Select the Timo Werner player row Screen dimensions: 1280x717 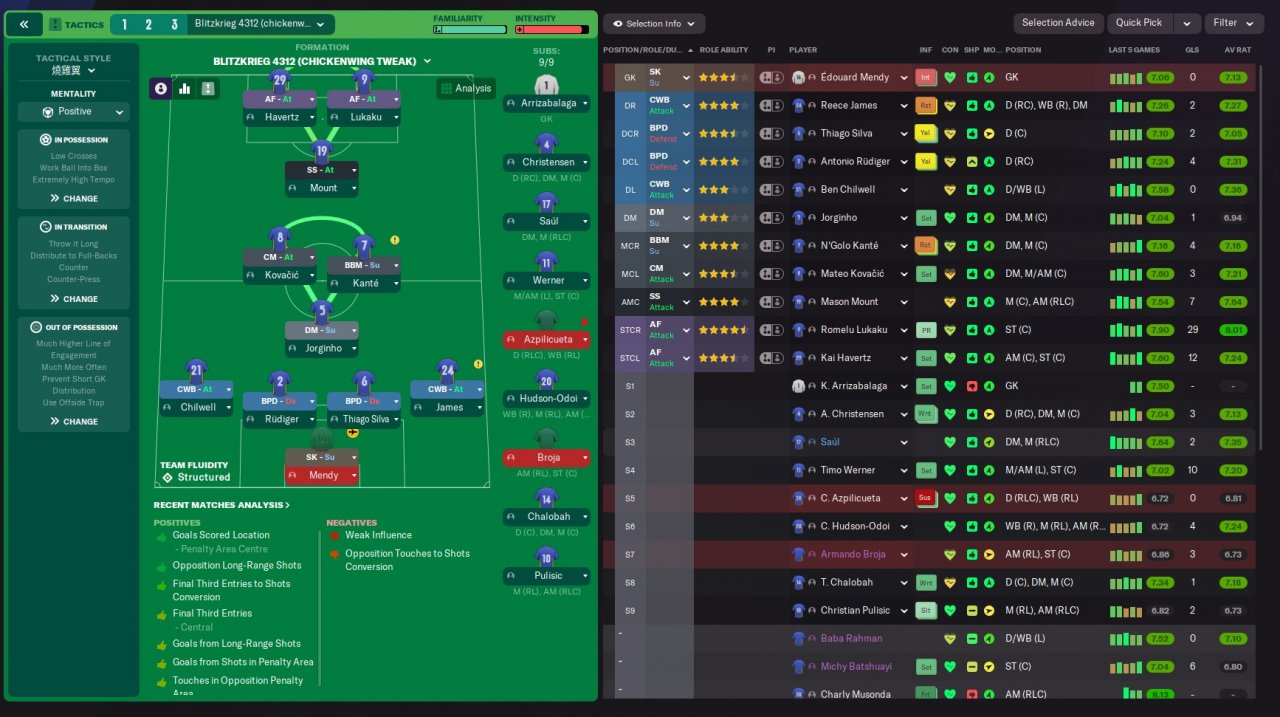(x=848, y=470)
